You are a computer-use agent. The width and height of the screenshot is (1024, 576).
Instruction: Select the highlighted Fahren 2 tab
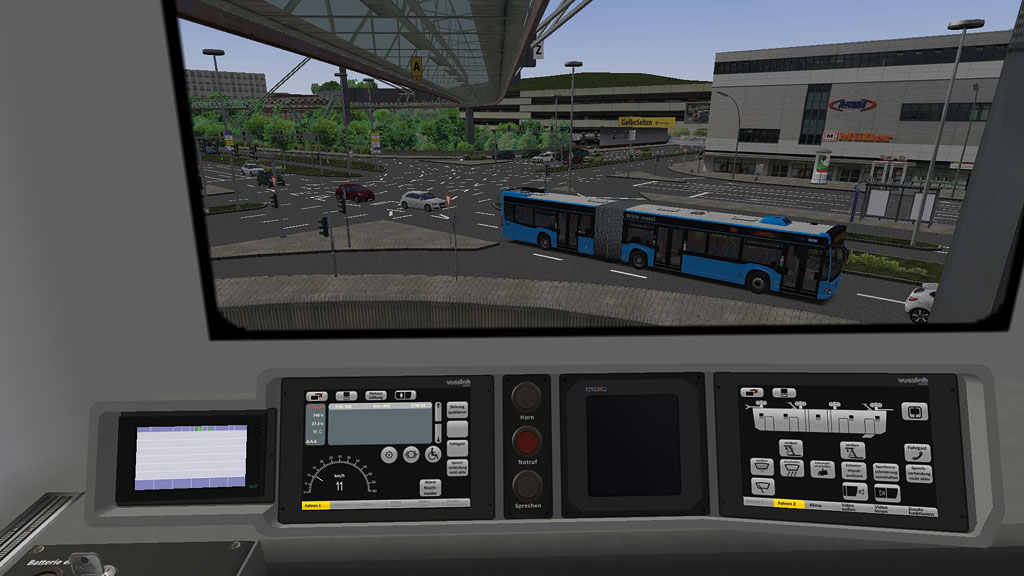[789, 503]
